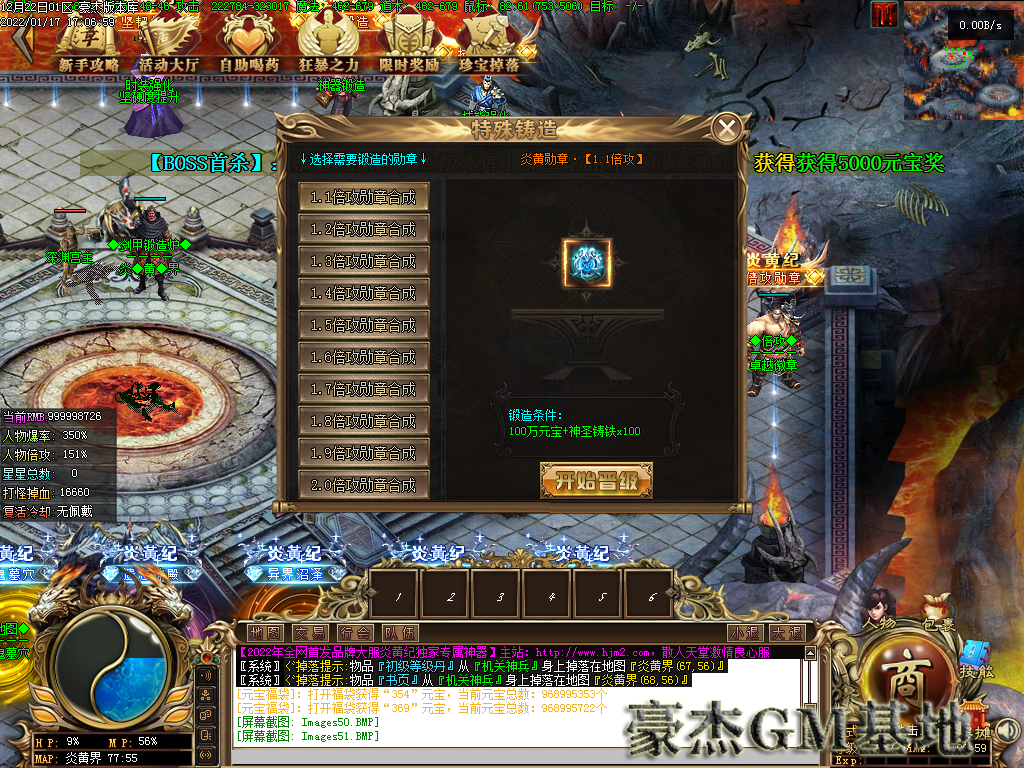Pick 2.0倍攻勋章合成 from the list

(364, 485)
